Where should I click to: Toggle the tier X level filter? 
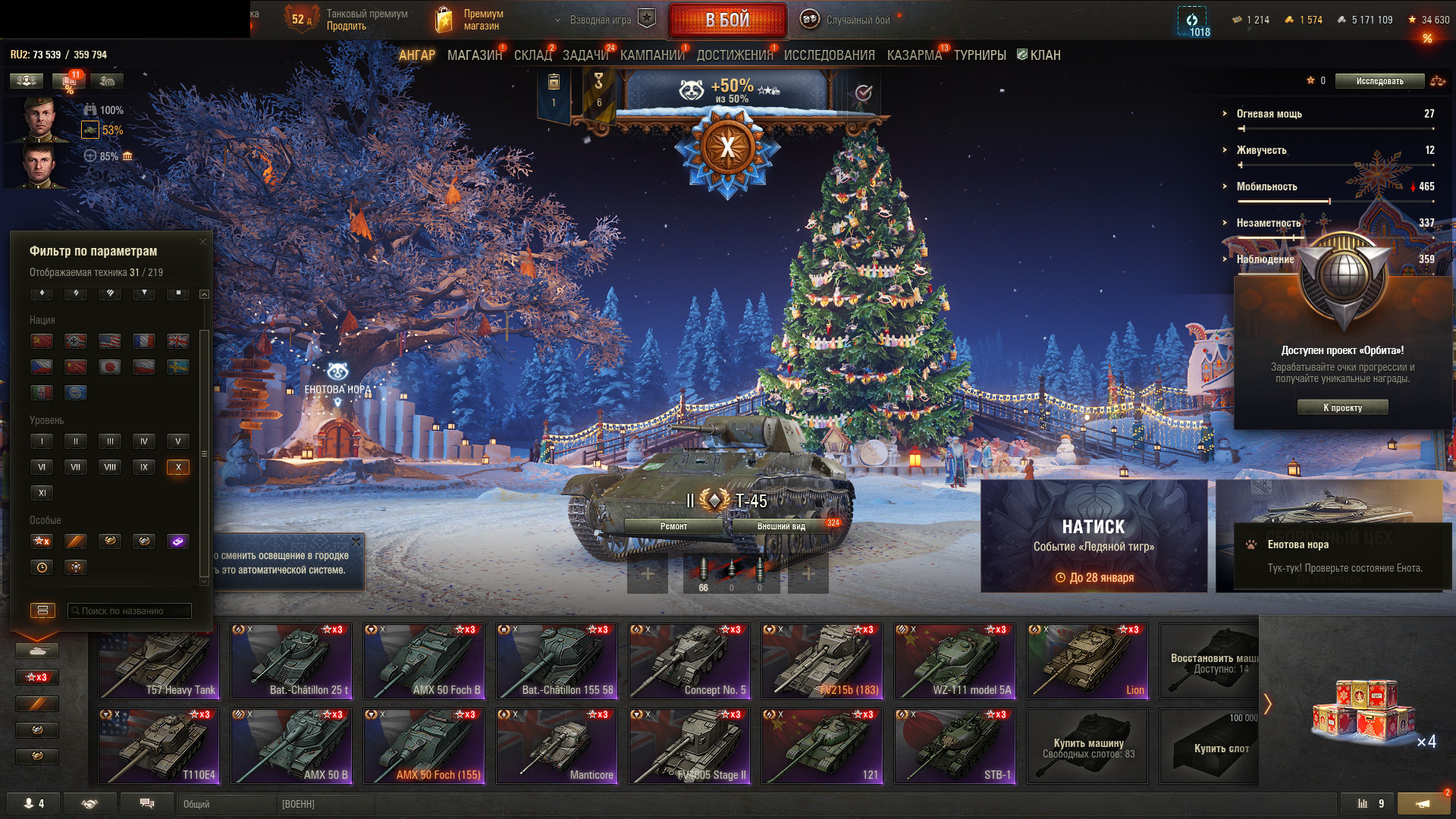pyautogui.click(x=178, y=467)
